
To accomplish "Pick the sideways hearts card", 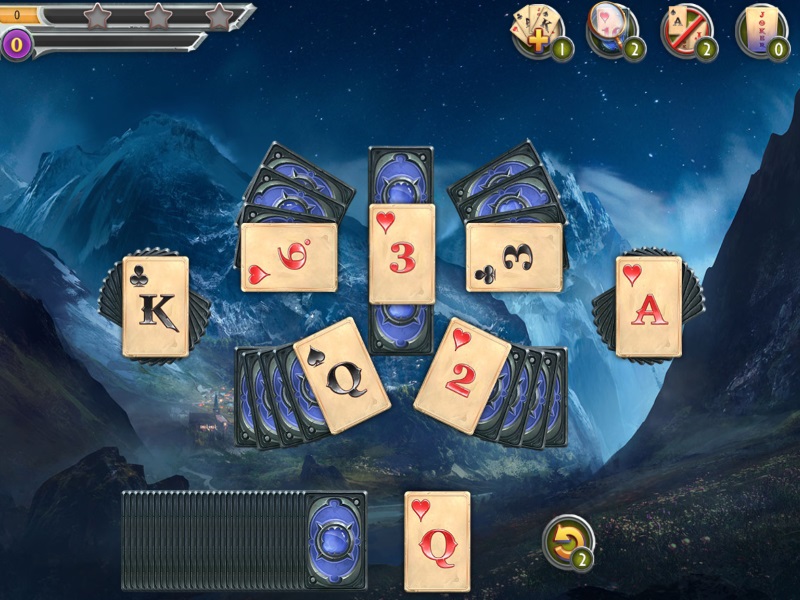I will coord(288,257).
